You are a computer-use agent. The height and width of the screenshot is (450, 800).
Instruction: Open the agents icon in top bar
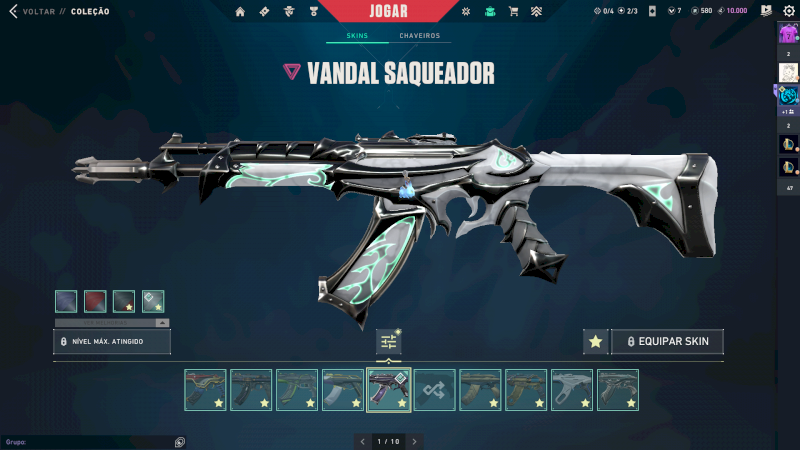coord(289,11)
